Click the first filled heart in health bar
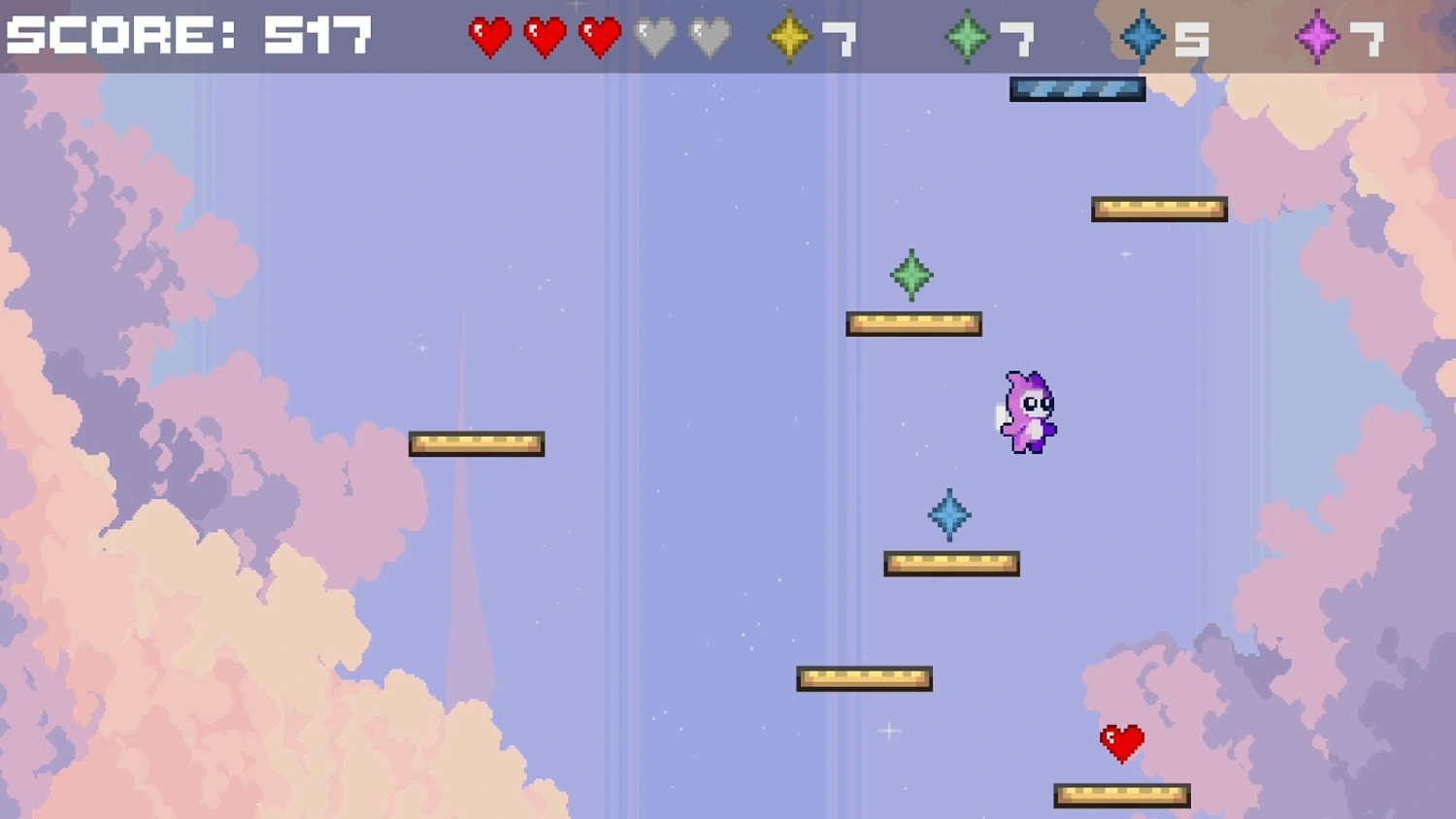 [x=490, y=37]
